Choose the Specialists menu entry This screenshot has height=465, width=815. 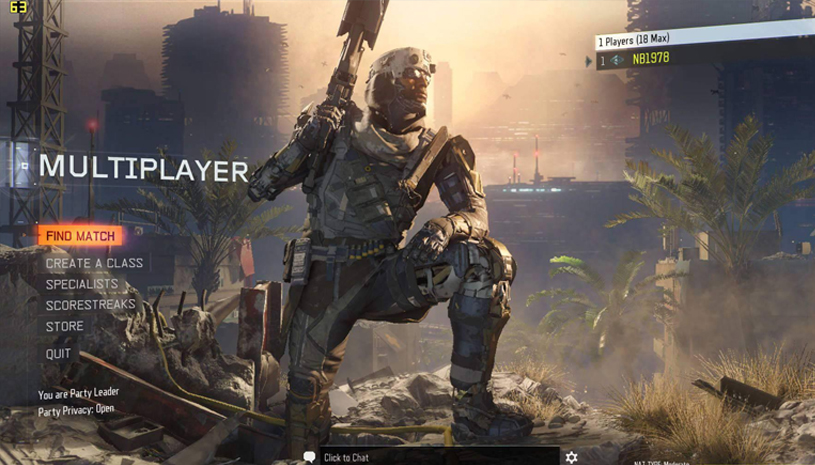[x=82, y=284]
